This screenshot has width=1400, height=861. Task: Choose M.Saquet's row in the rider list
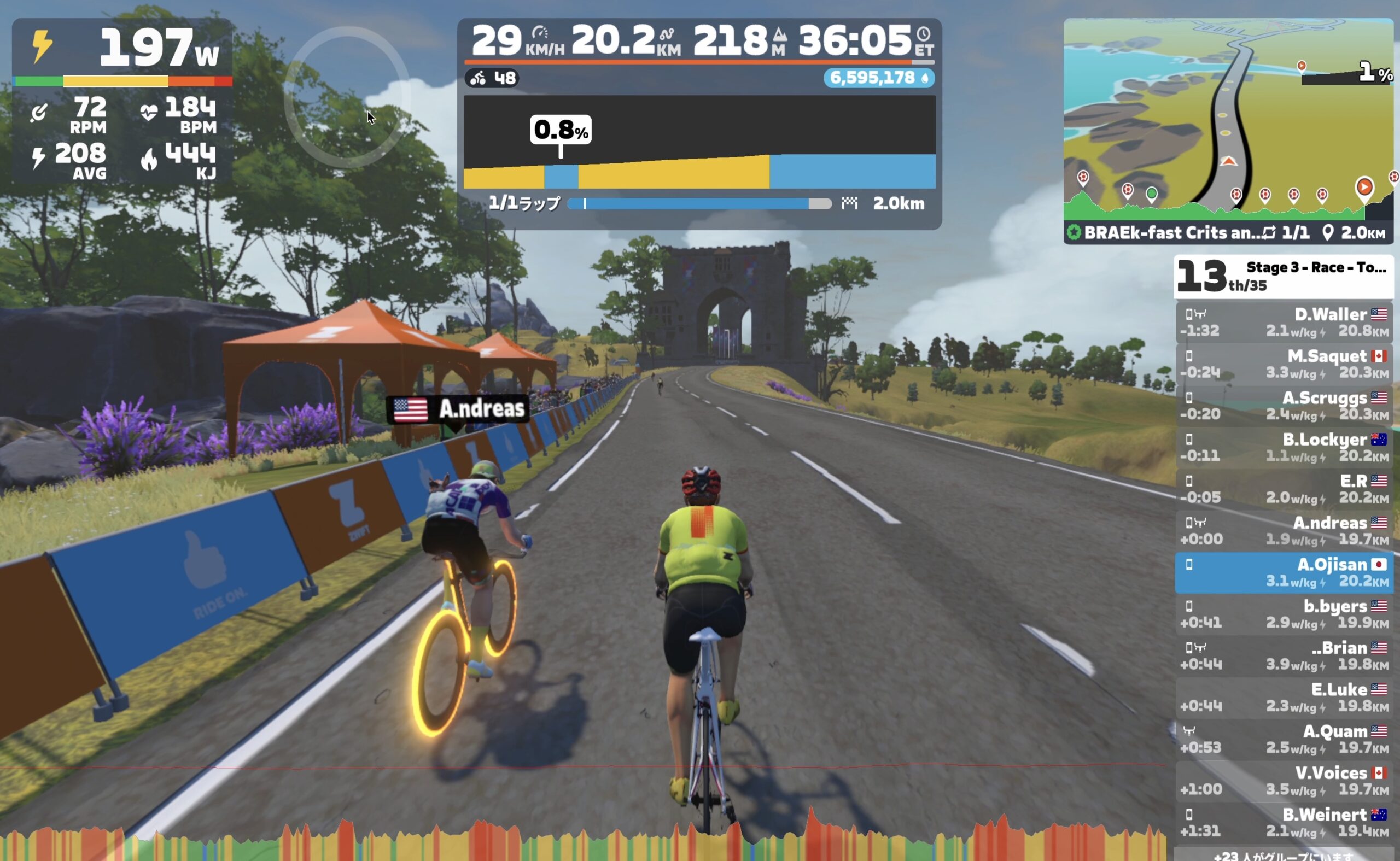1284,364
